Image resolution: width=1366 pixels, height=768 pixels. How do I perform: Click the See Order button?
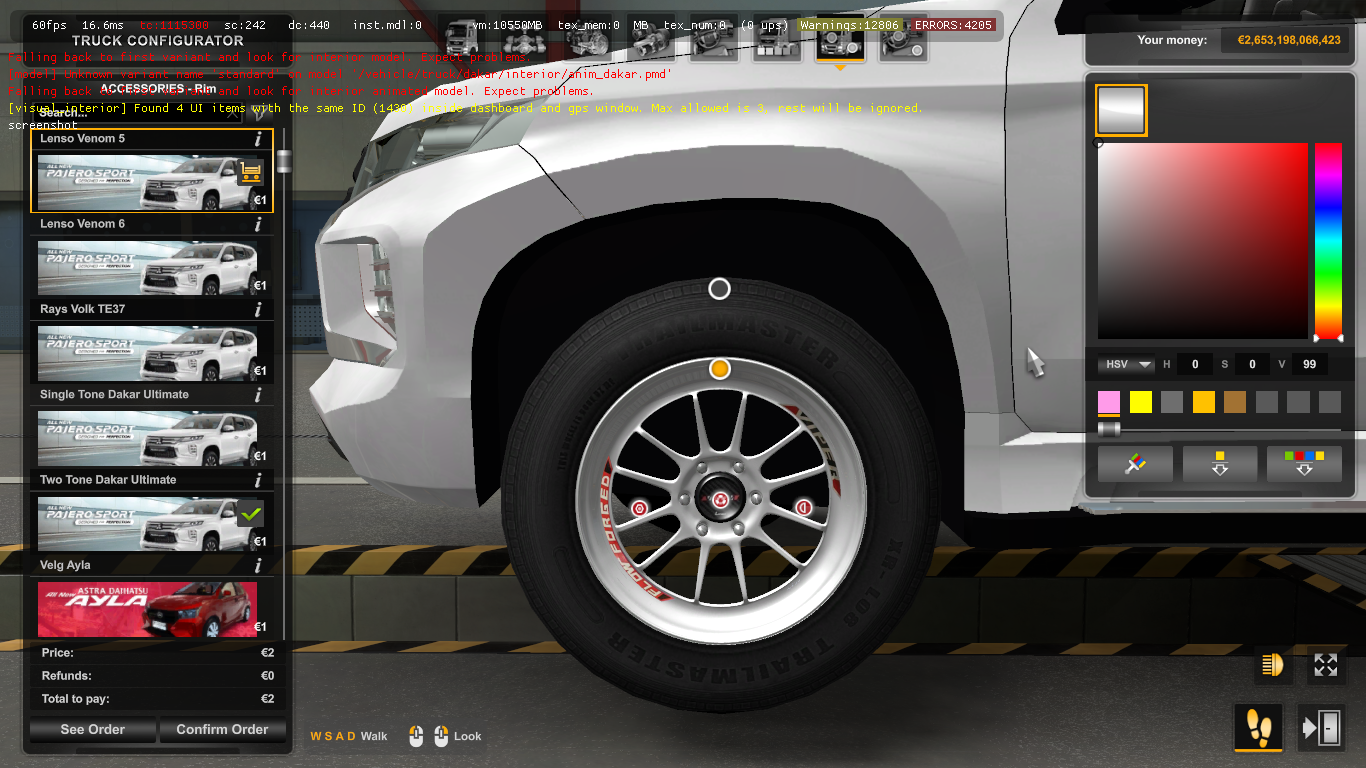coord(92,729)
